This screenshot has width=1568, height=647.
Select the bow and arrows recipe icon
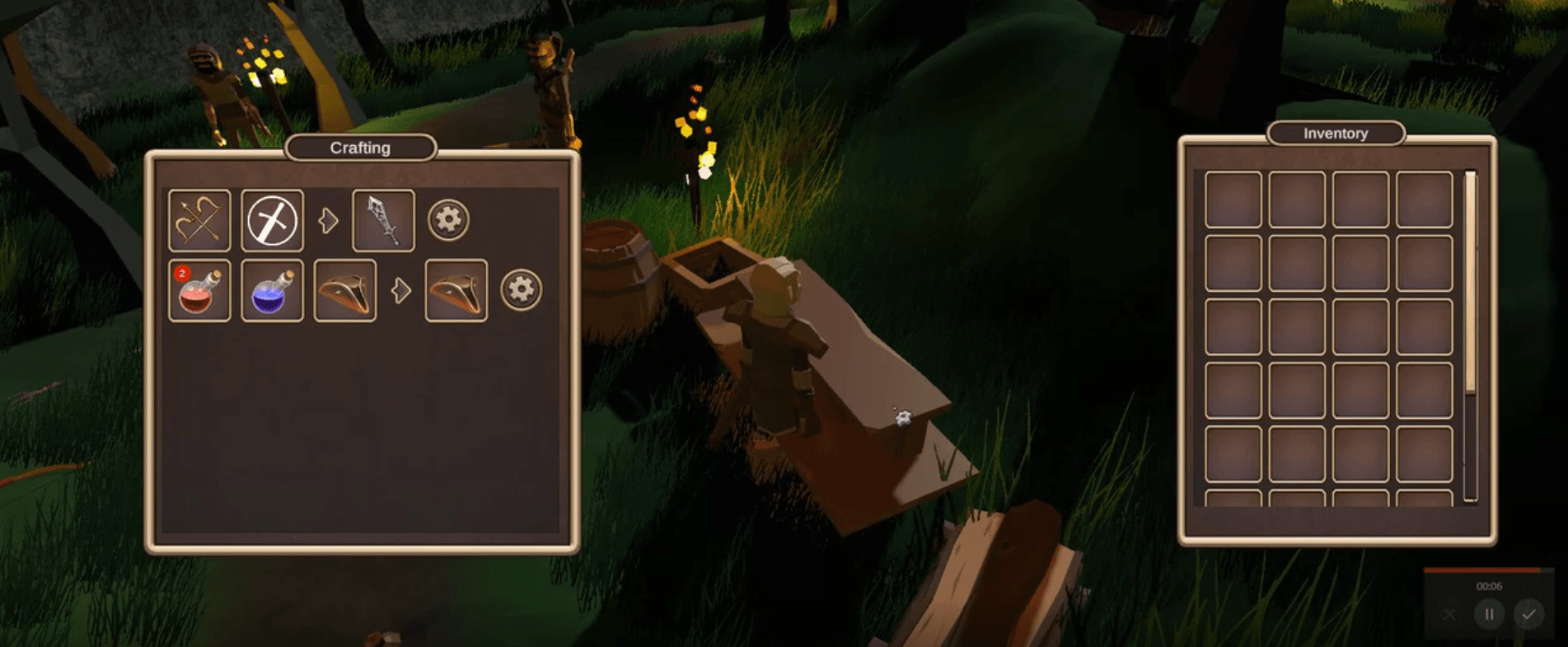(199, 218)
